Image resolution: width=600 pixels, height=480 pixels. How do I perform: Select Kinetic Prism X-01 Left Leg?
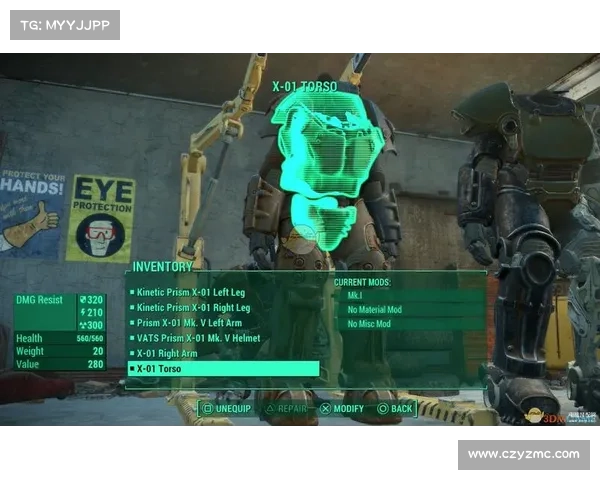tap(190, 292)
